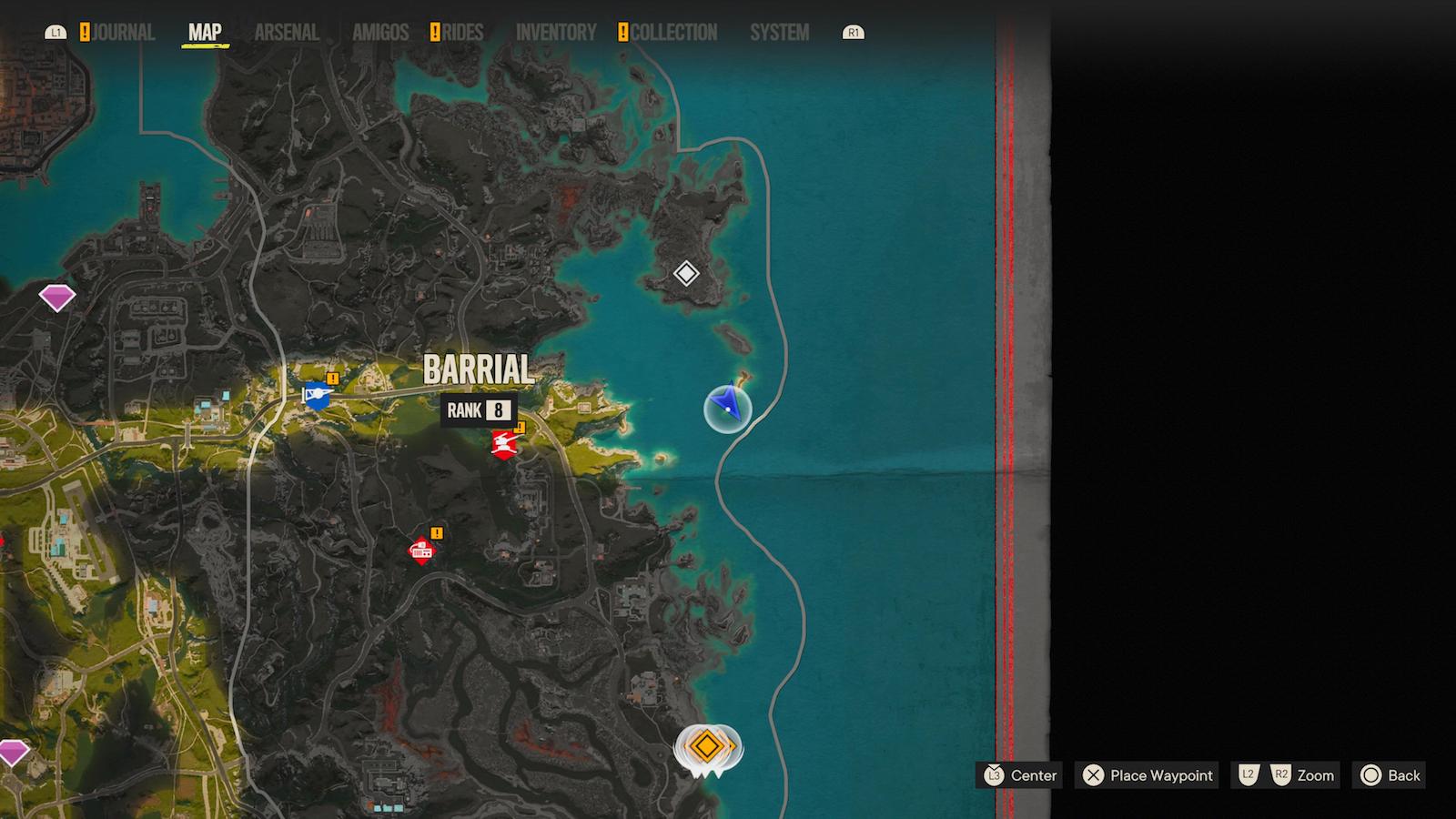Click the RANK 8 badge under Barrial

coord(478,409)
